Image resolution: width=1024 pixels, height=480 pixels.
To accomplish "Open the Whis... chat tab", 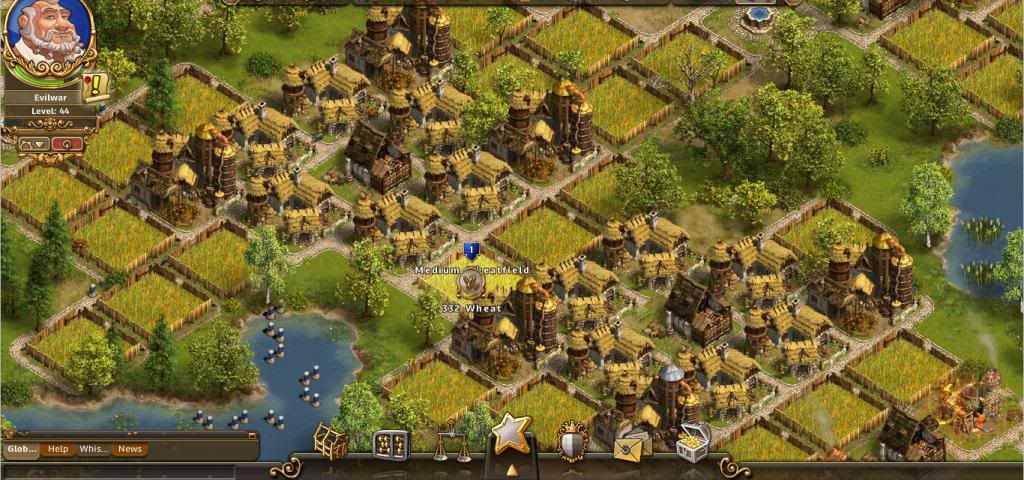I will click(94, 449).
